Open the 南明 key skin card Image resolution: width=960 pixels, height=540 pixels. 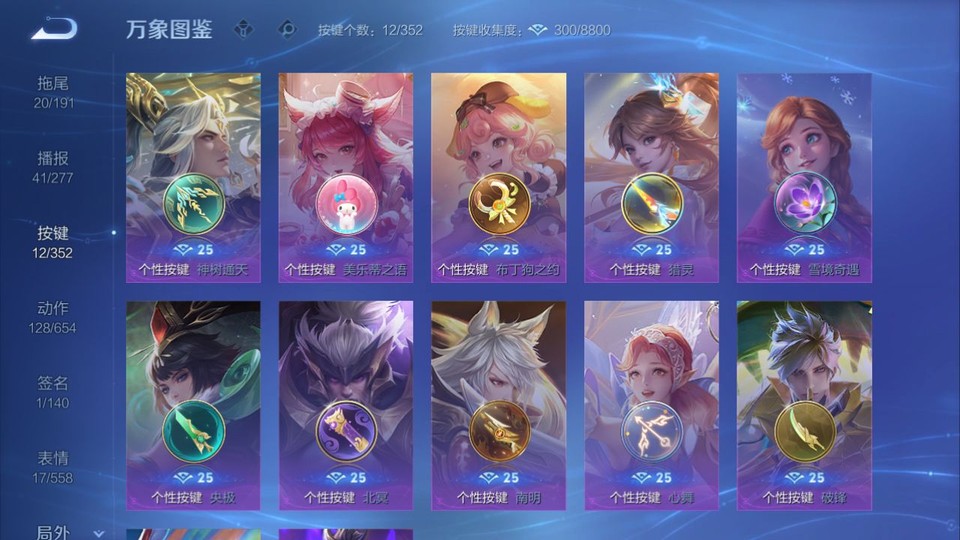pyautogui.click(x=498, y=405)
